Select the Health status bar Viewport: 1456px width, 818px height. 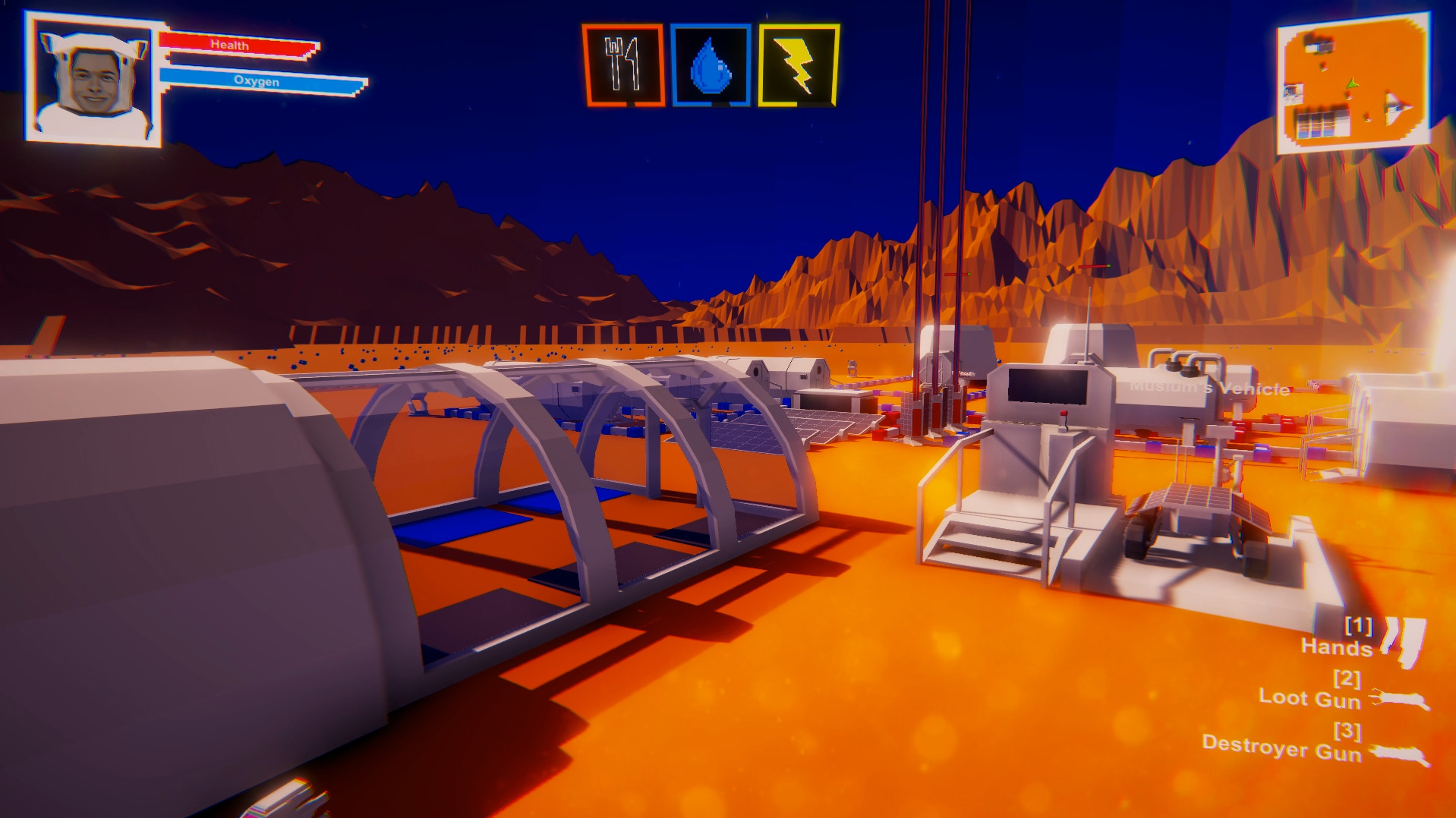235,46
